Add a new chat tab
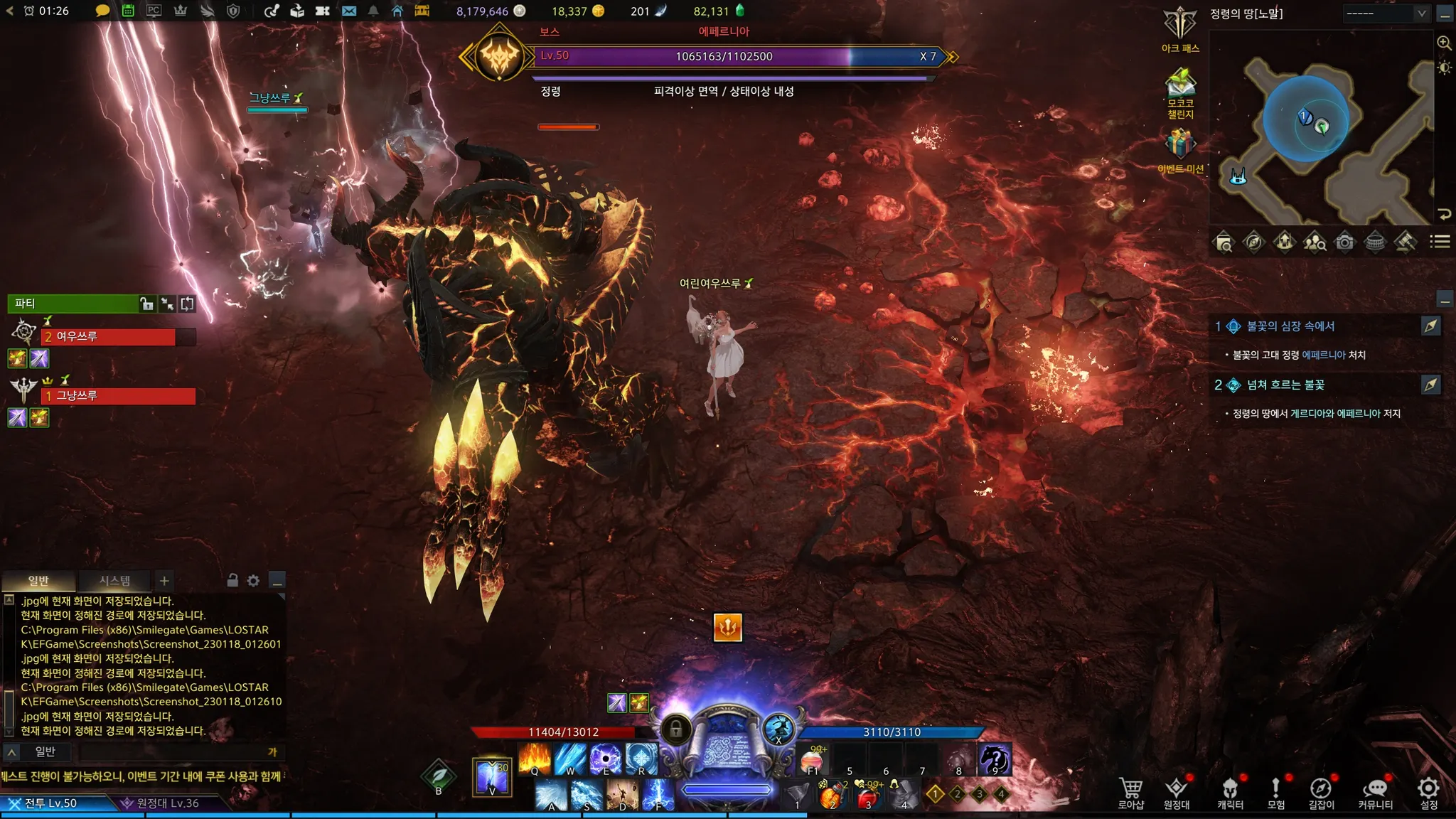 point(164,581)
